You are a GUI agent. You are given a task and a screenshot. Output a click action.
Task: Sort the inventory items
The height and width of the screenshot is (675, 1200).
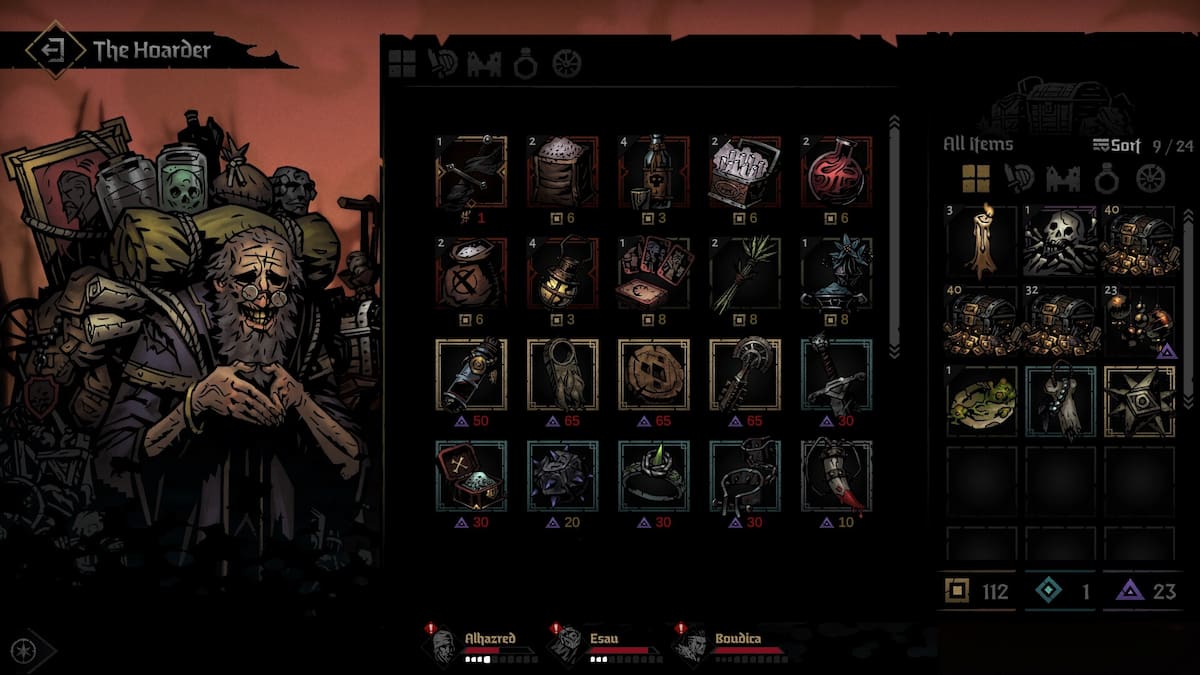point(1116,145)
